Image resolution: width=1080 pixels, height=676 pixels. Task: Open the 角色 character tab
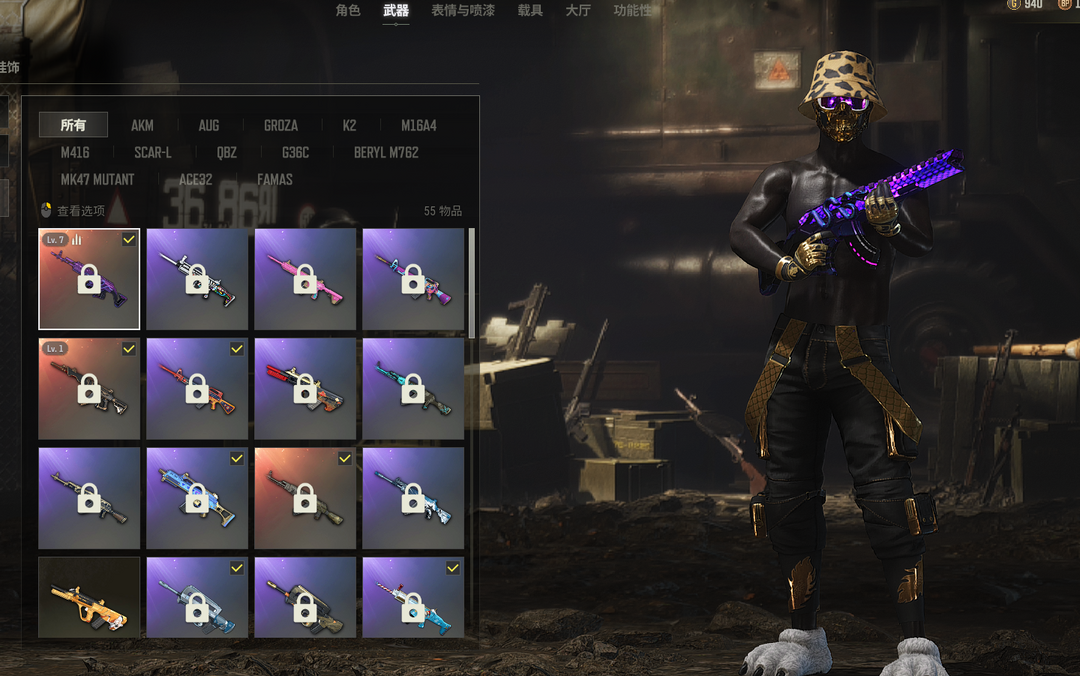pyautogui.click(x=347, y=10)
